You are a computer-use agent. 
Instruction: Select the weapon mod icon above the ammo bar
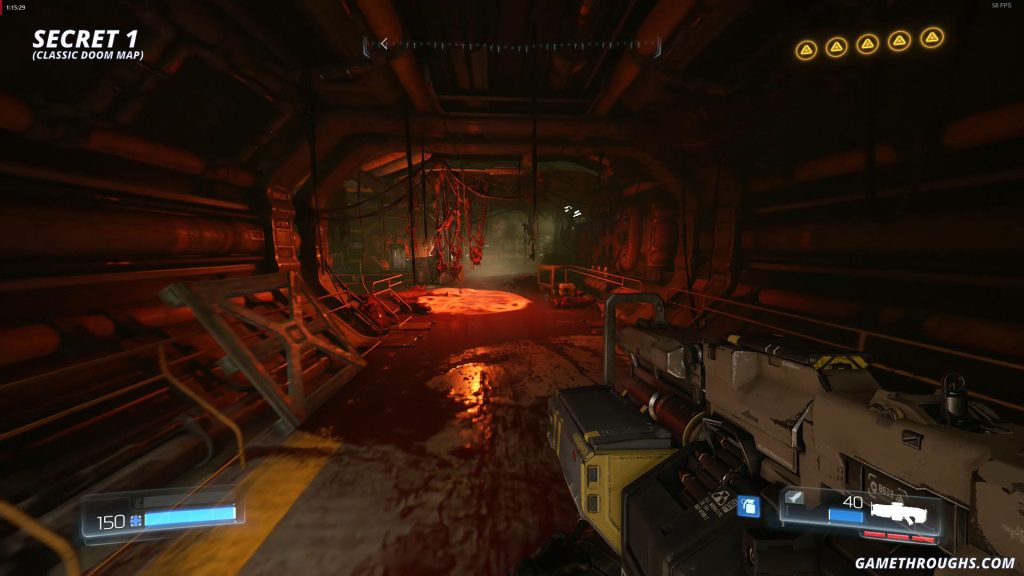point(796,496)
